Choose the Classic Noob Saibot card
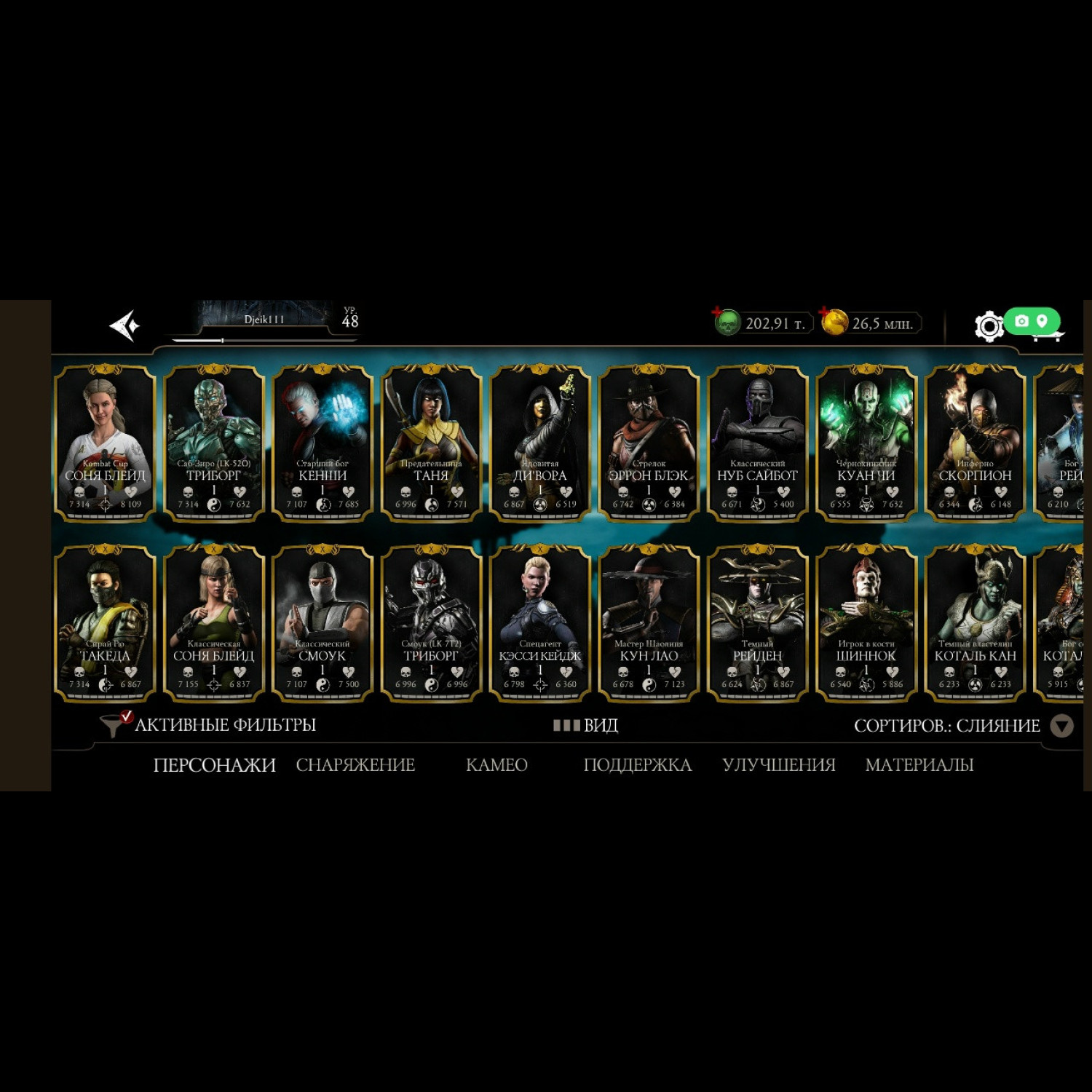This screenshot has width=1092, height=1092. (x=757, y=443)
